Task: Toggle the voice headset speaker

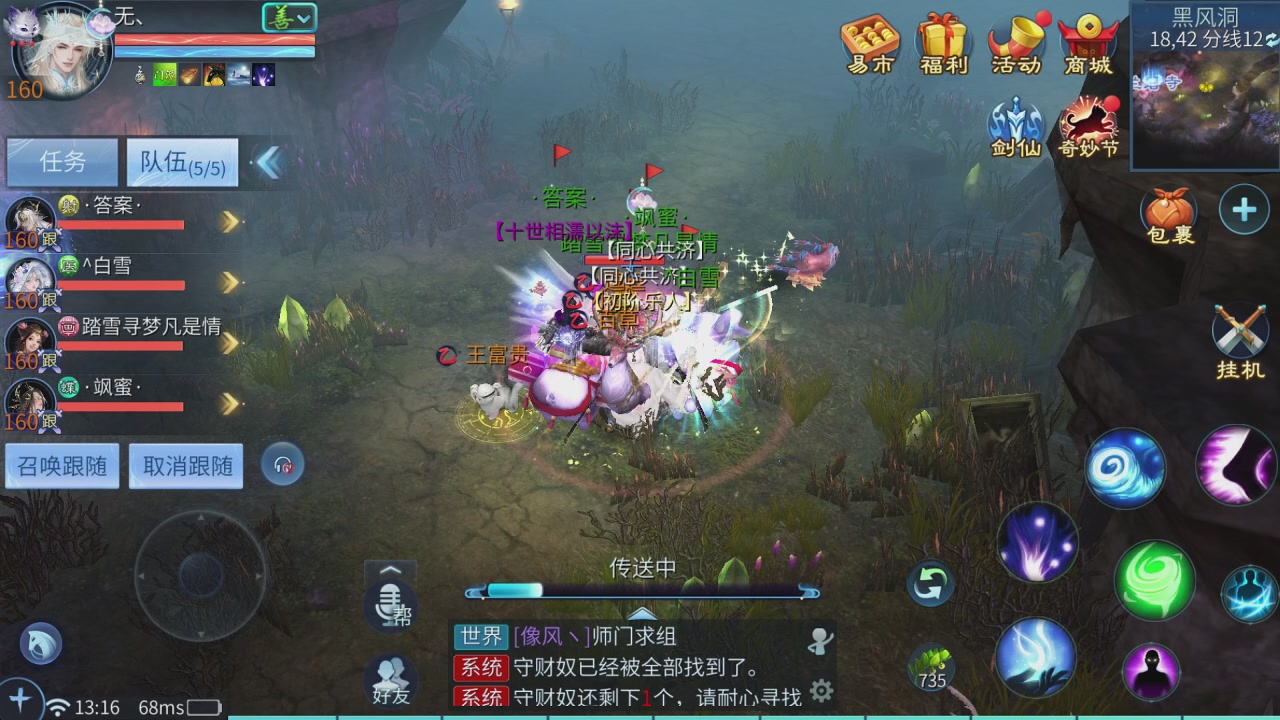Action: (283, 464)
